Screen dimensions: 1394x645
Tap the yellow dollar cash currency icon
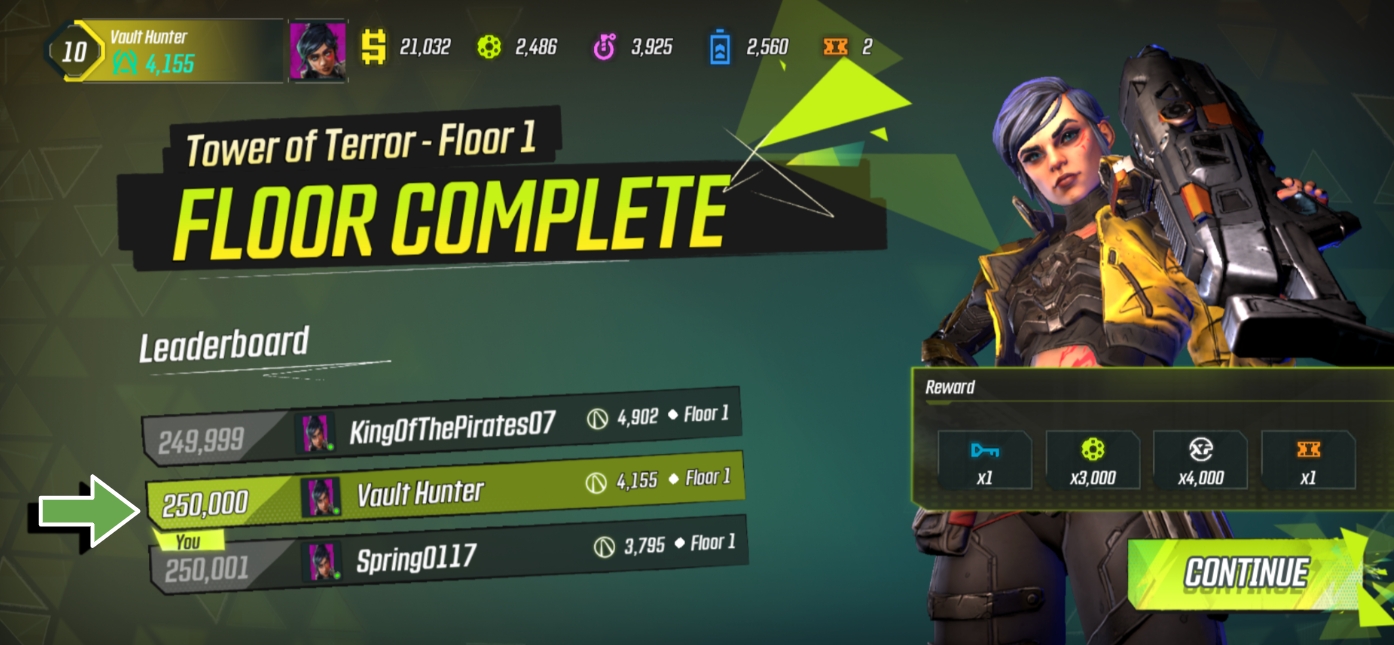click(374, 47)
